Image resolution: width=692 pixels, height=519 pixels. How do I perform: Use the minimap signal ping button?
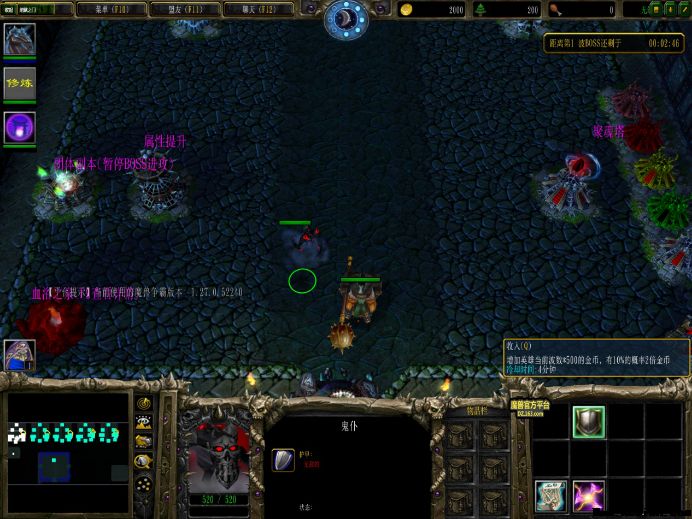click(x=145, y=404)
